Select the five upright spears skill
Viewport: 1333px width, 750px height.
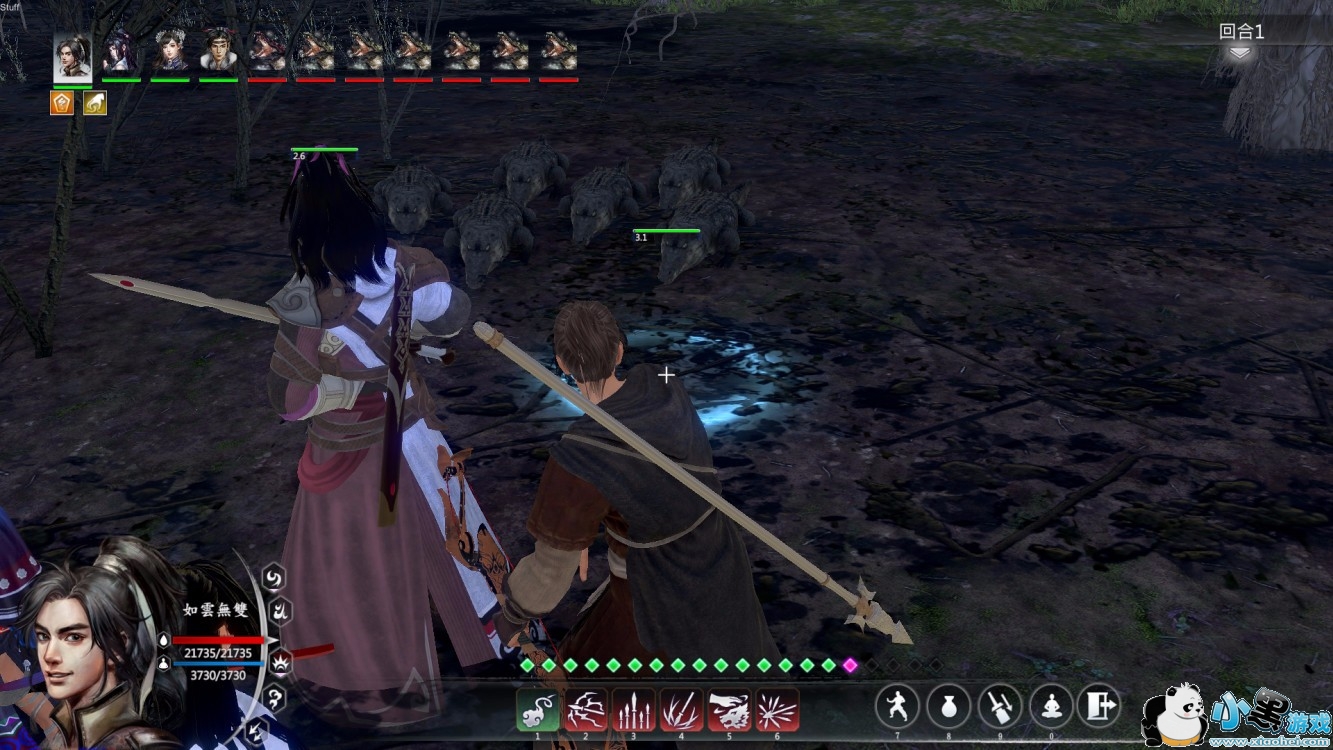point(634,709)
